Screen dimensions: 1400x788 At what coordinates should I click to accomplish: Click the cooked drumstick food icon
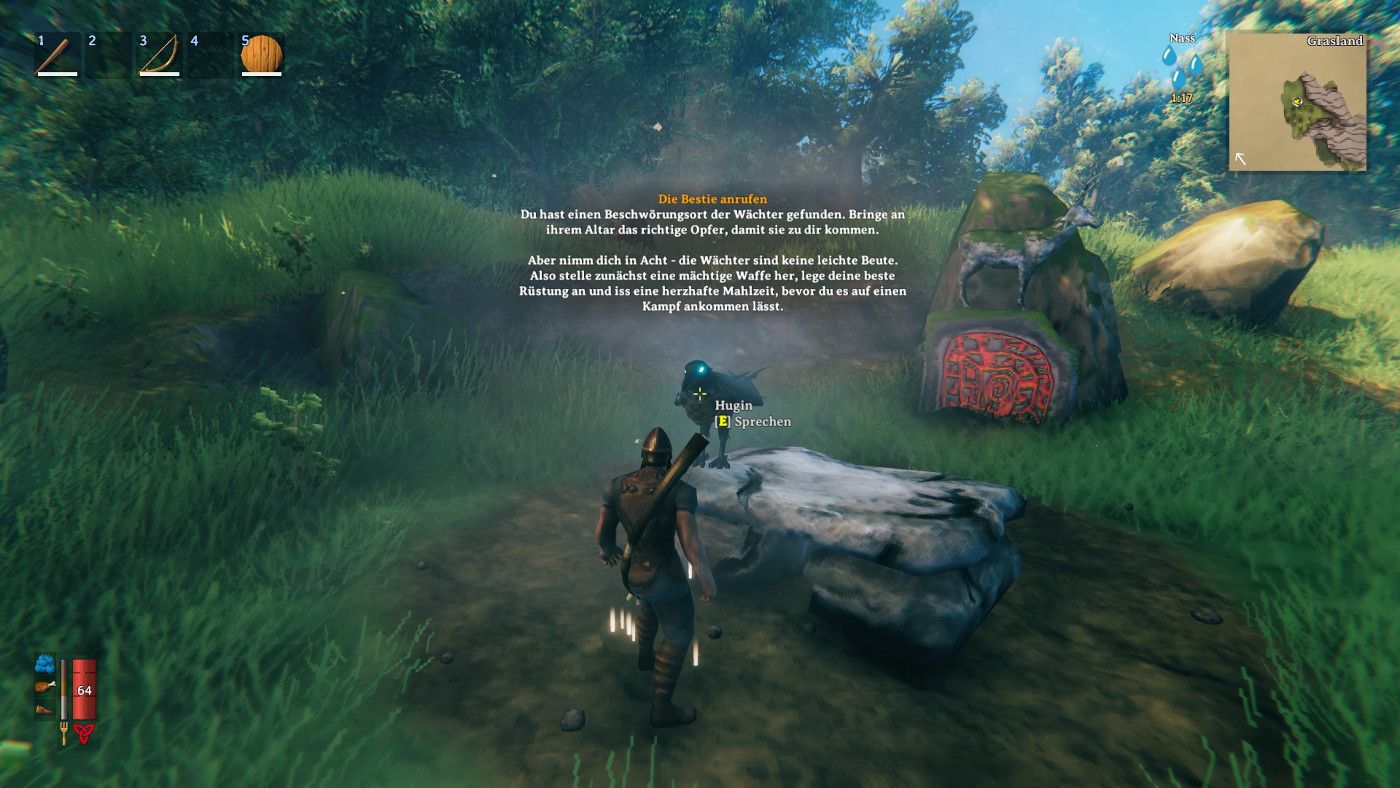(45, 686)
